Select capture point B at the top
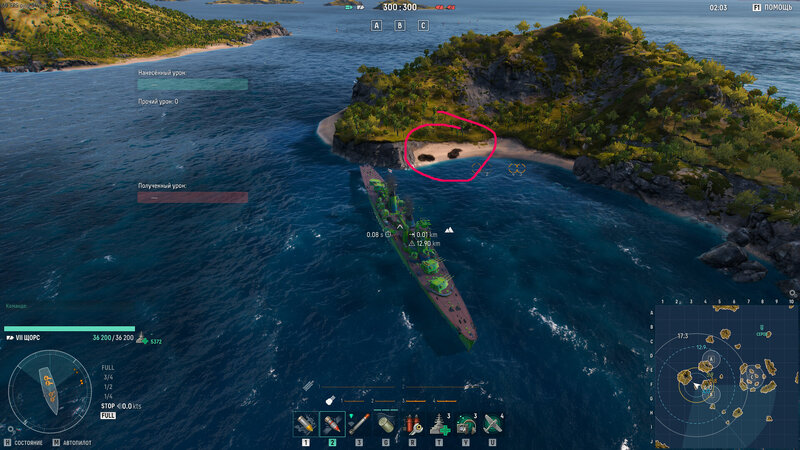This screenshot has height=450, width=800. (400, 25)
